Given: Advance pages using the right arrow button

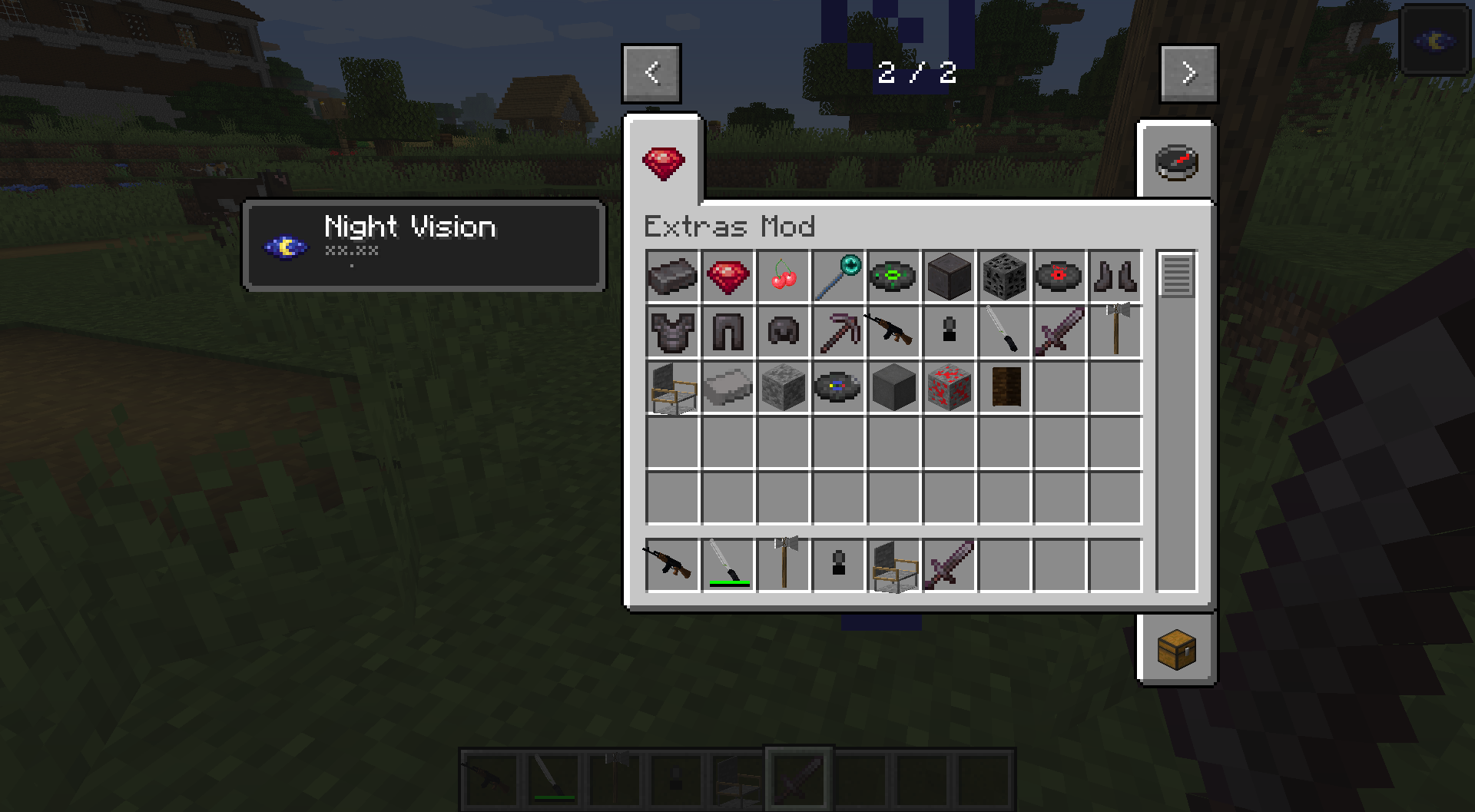Looking at the screenshot, I should pos(1188,74).
